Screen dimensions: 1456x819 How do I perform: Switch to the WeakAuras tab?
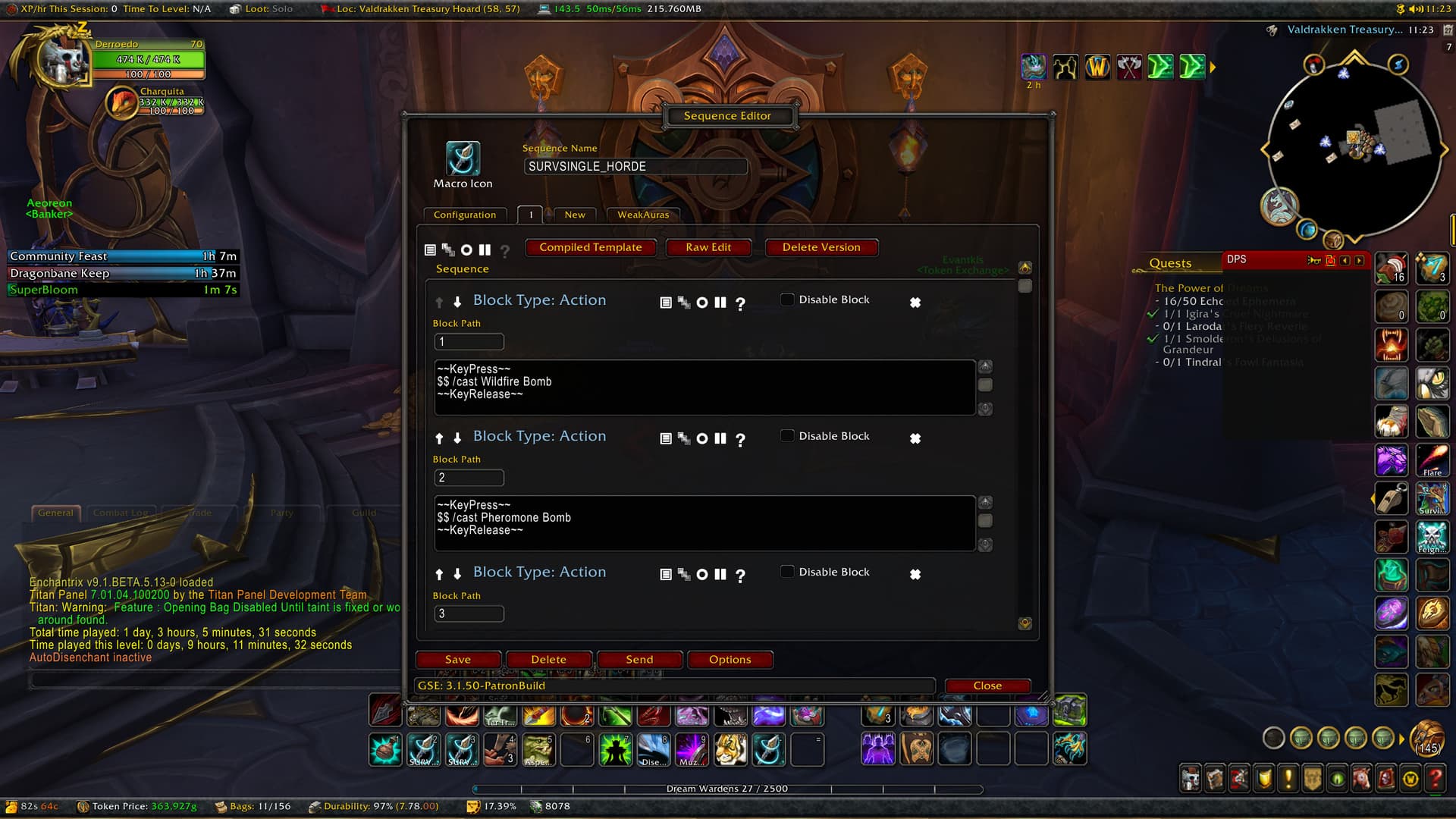click(642, 215)
